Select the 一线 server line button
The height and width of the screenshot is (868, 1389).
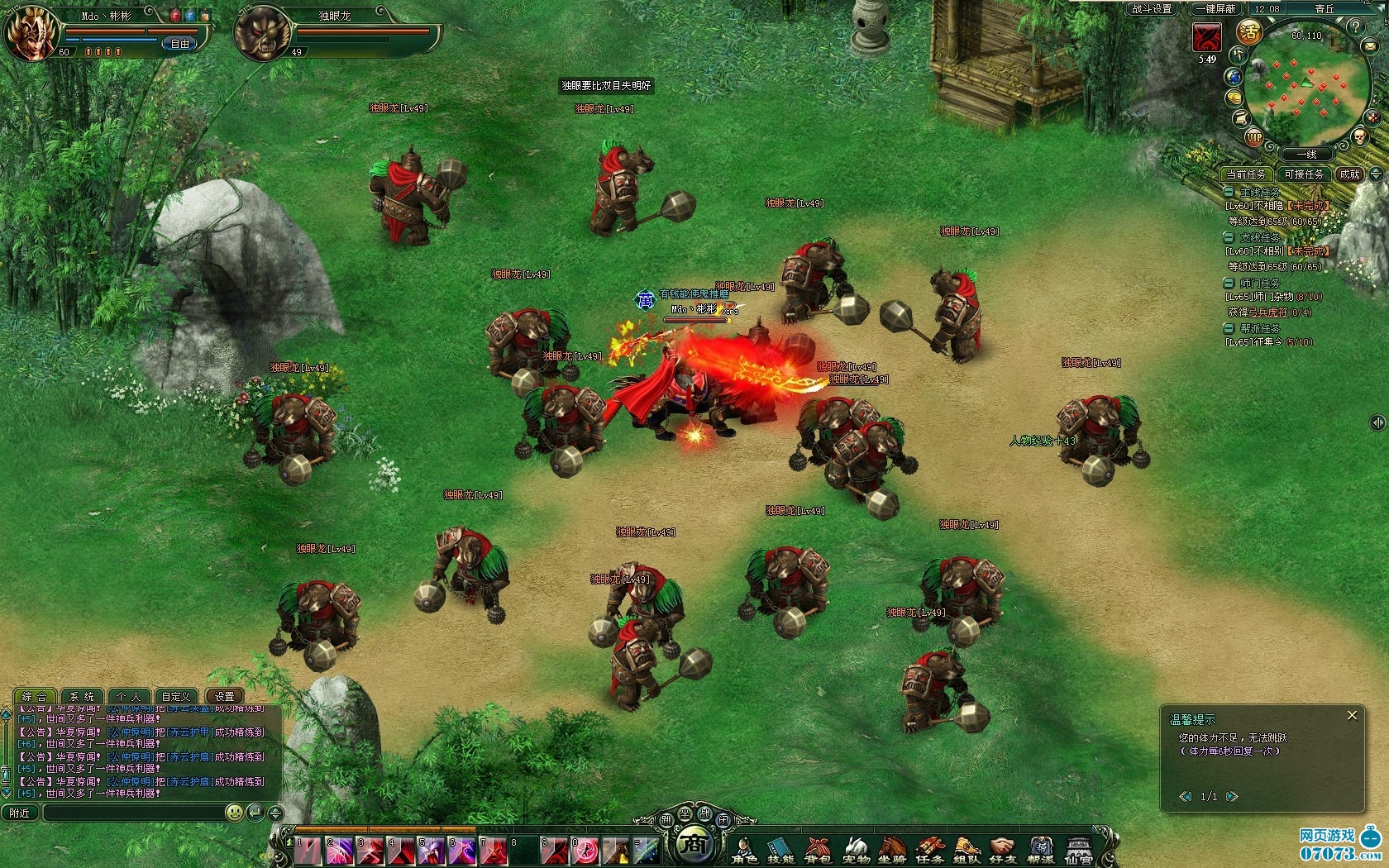point(1306,155)
